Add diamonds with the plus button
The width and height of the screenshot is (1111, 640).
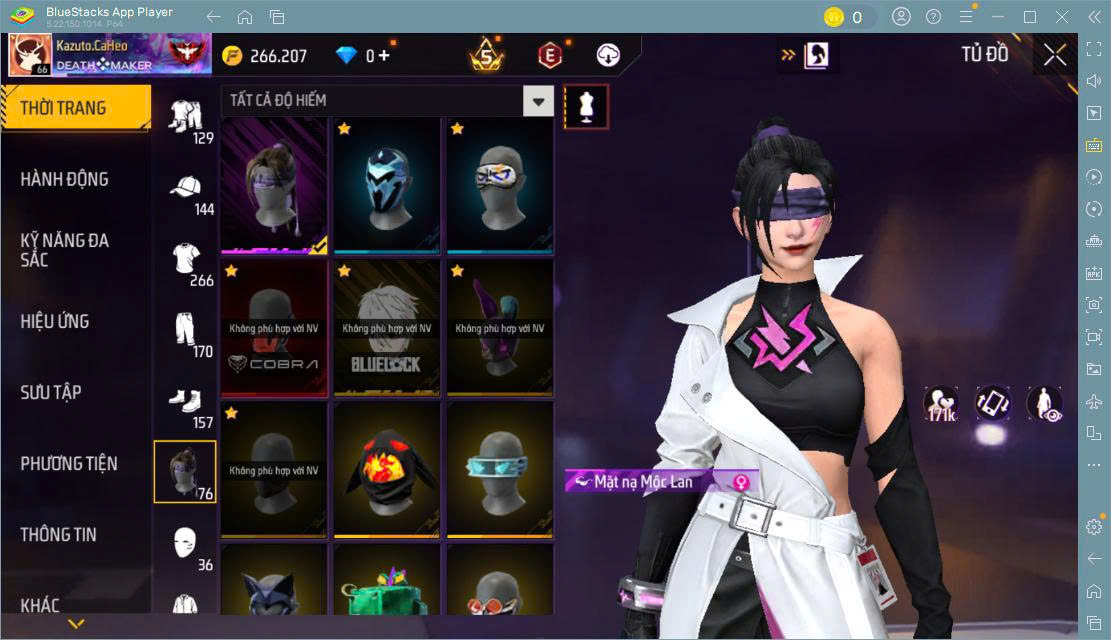tap(384, 56)
